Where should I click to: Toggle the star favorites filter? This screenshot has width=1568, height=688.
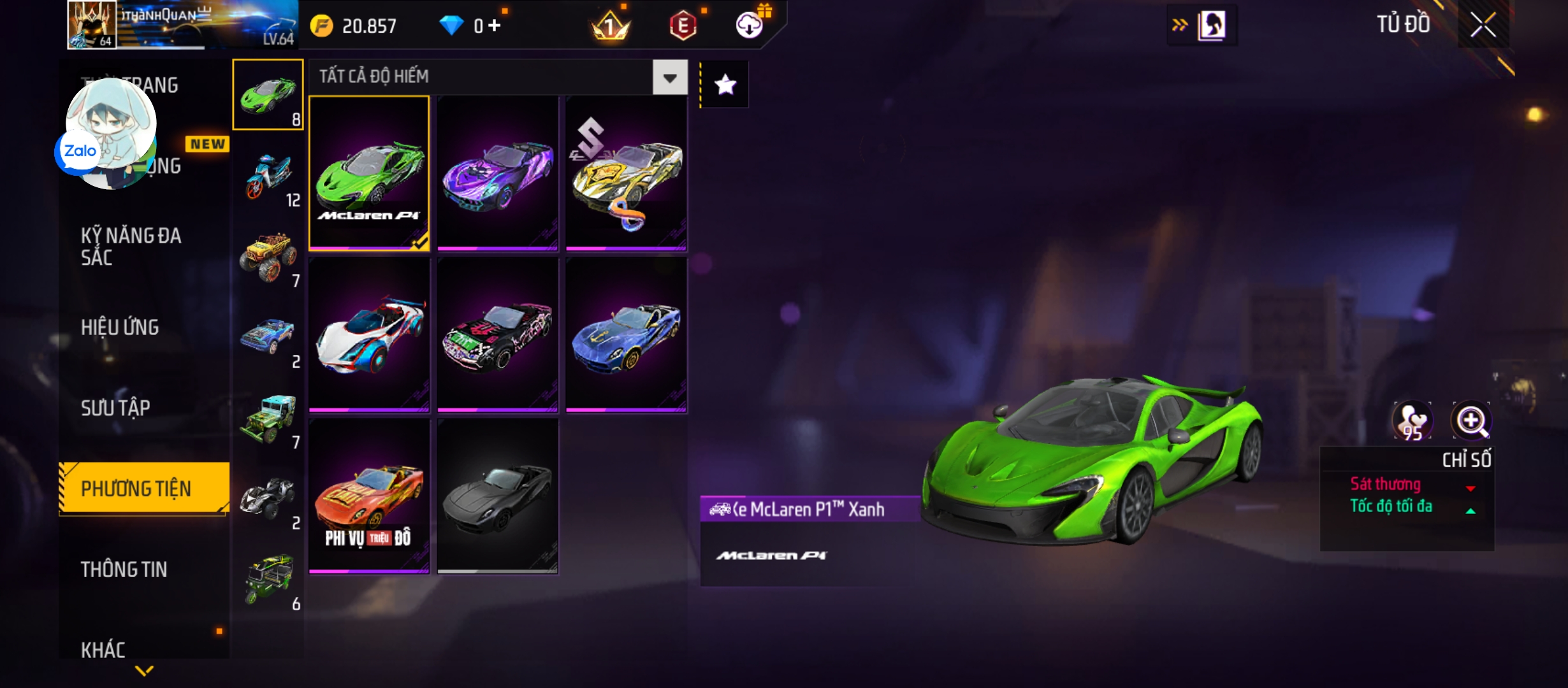point(725,85)
